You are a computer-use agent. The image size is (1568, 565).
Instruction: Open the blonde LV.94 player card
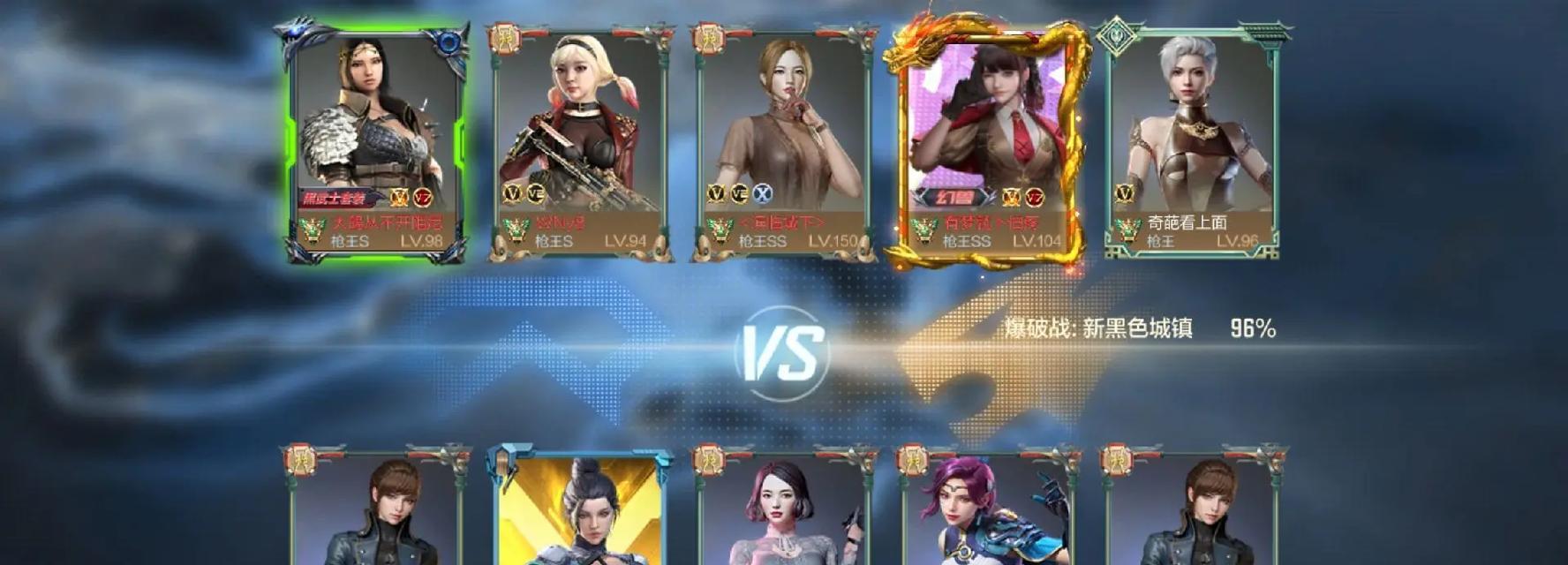pyautogui.click(x=578, y=141)
